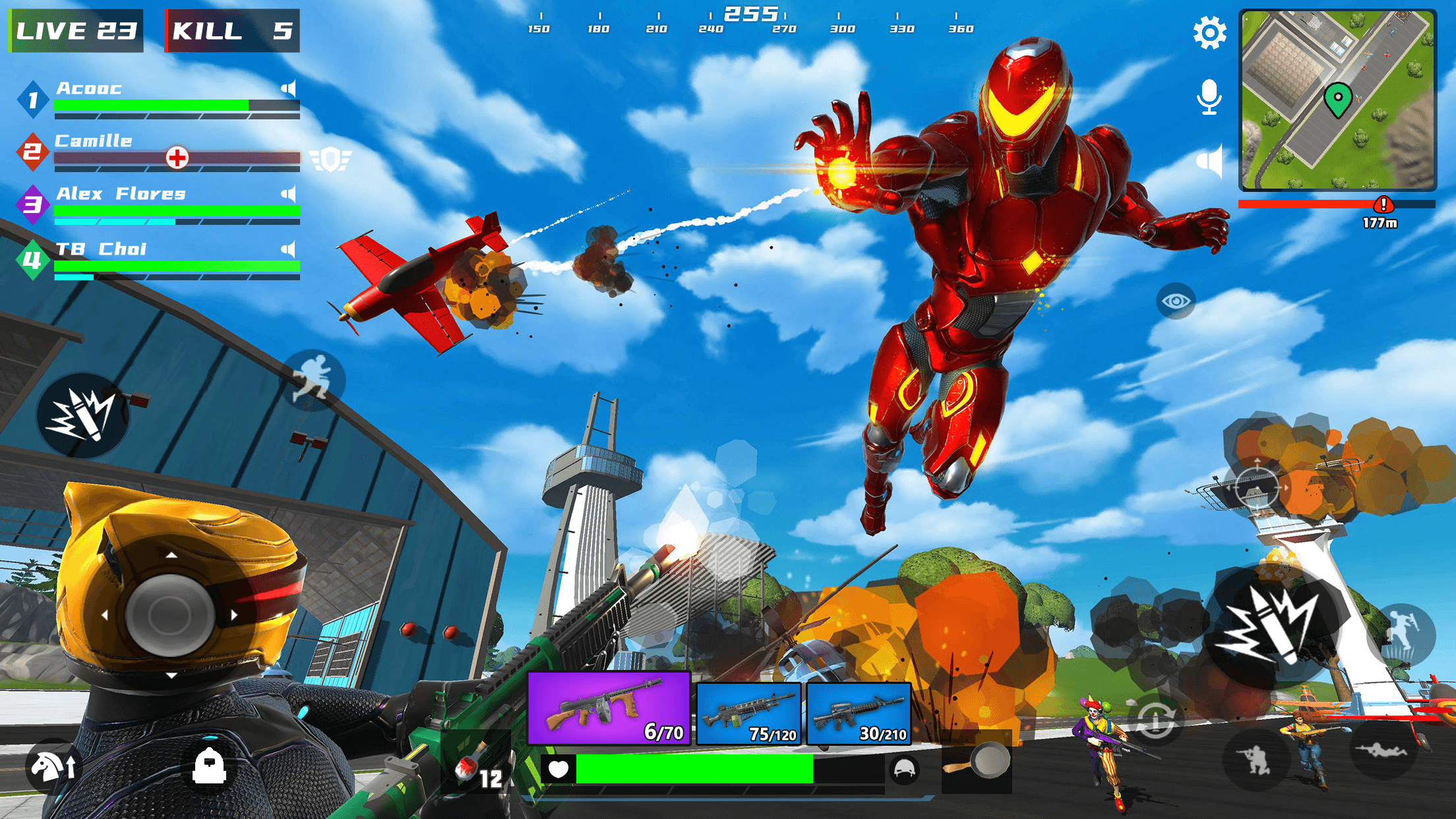
Task: Toggle the crouch stance button
Action: coord(1256,760)
